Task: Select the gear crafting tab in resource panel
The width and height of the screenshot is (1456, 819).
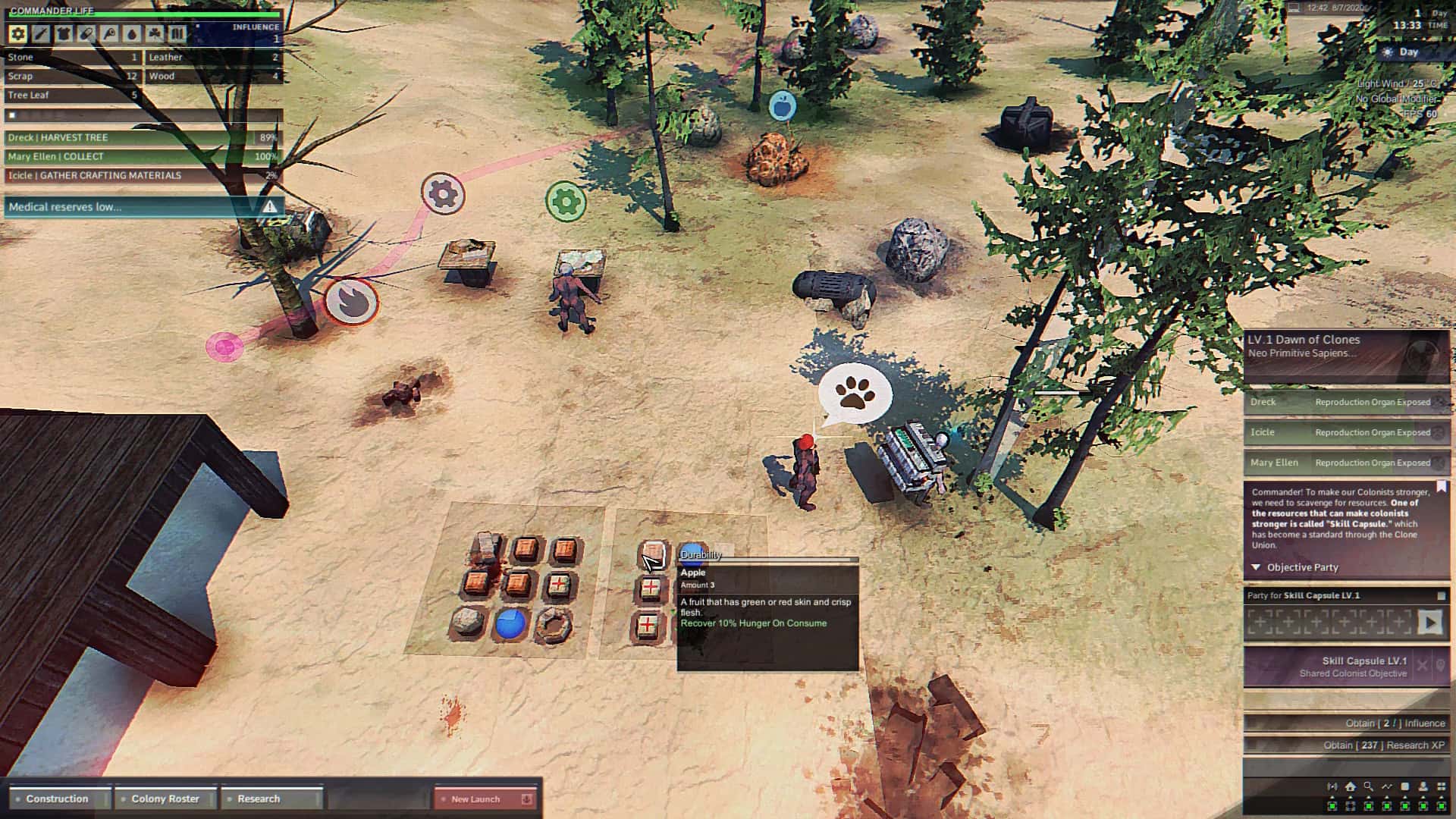Action: (x=17, y=33)
